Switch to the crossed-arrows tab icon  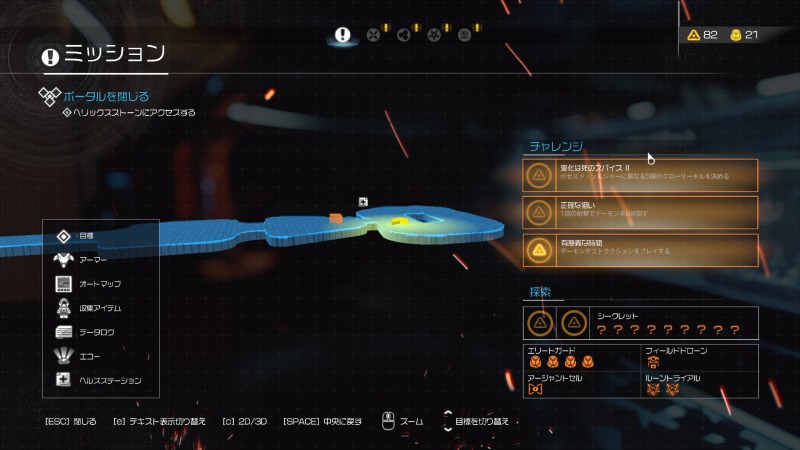coord(374,35)
